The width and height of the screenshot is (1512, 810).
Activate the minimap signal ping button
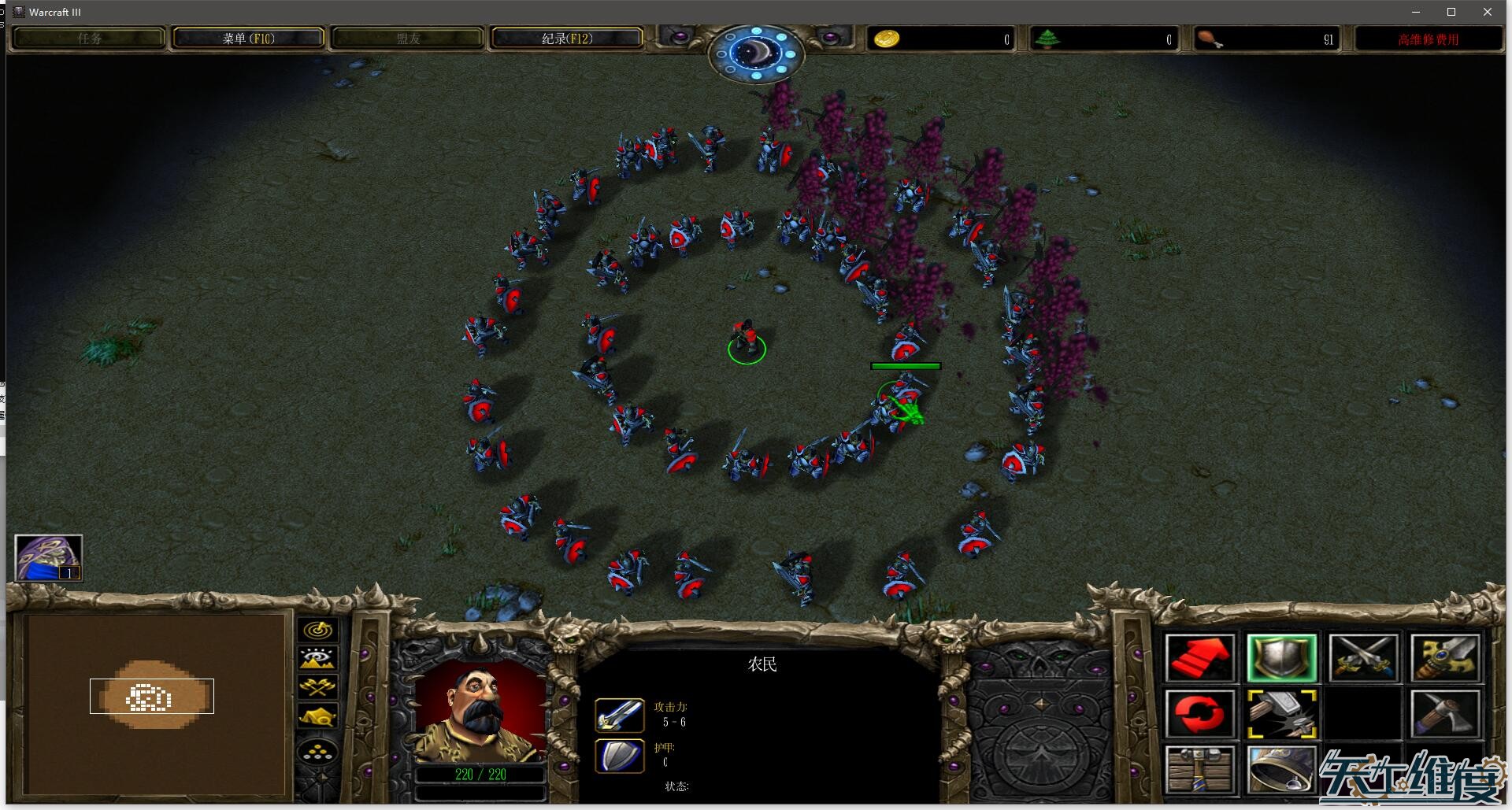click(318, 630)
